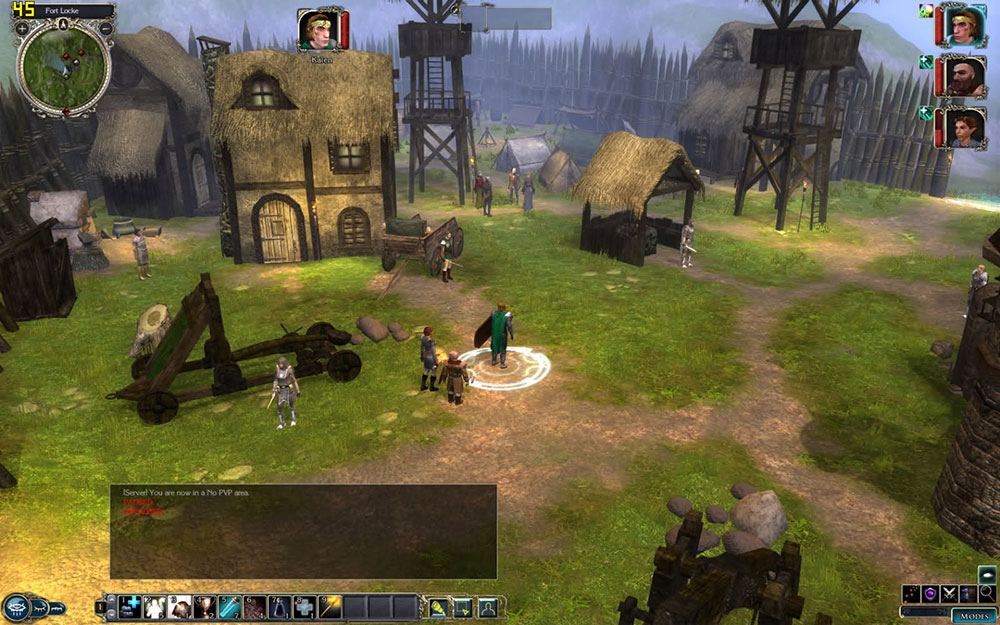The image size is (1000, 625).
Task: Click the crossed swords icon above Modes
Action: 949,593
